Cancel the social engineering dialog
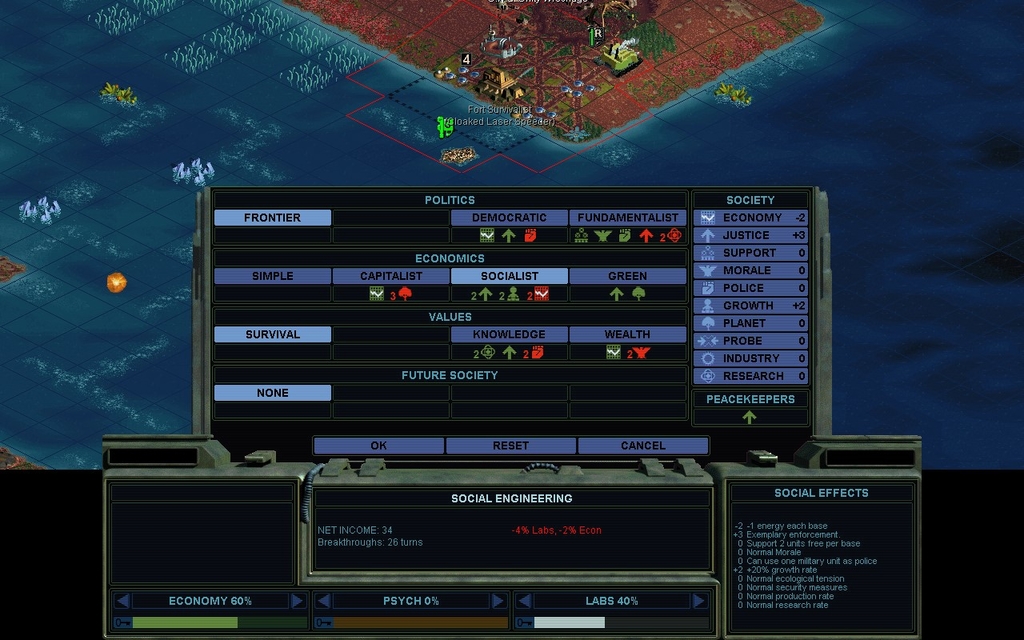This screenshot has height=640, width=1024. (643, 445)
